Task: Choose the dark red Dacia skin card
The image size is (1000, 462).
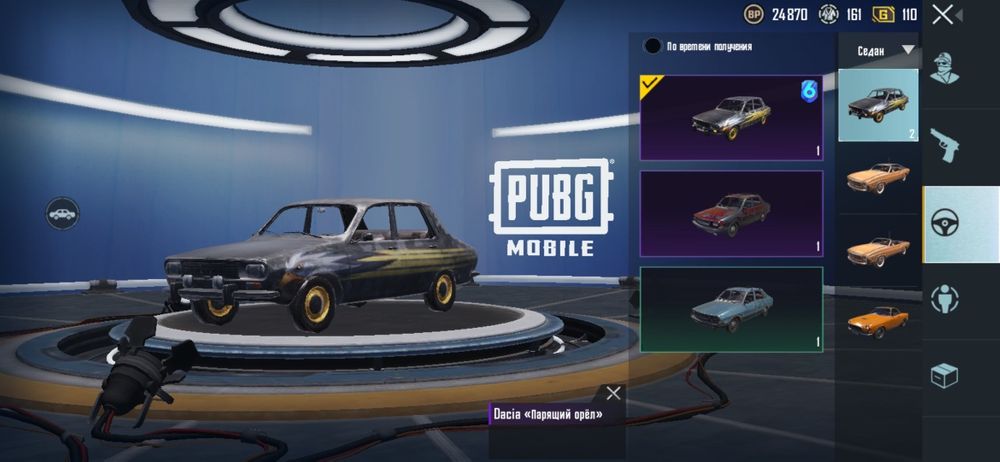Action: tap(731, 213)
